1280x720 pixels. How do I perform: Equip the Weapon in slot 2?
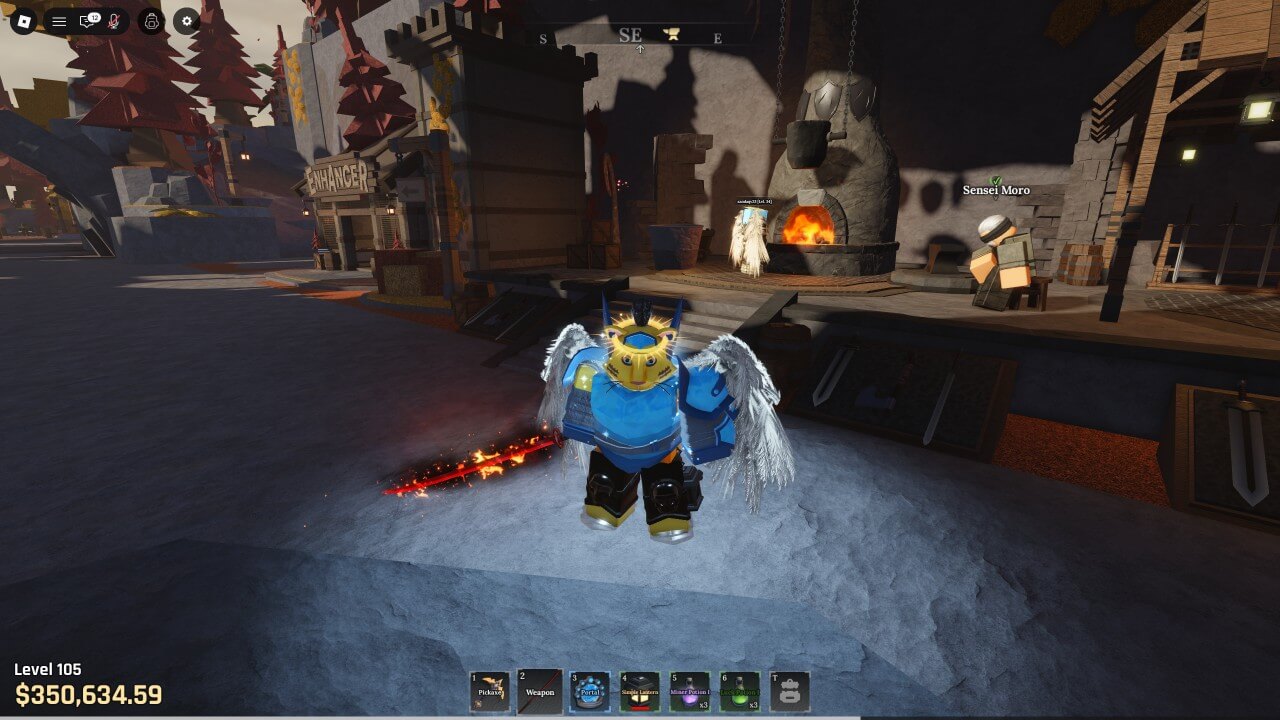pyautogui.click(x=540, y=691)
